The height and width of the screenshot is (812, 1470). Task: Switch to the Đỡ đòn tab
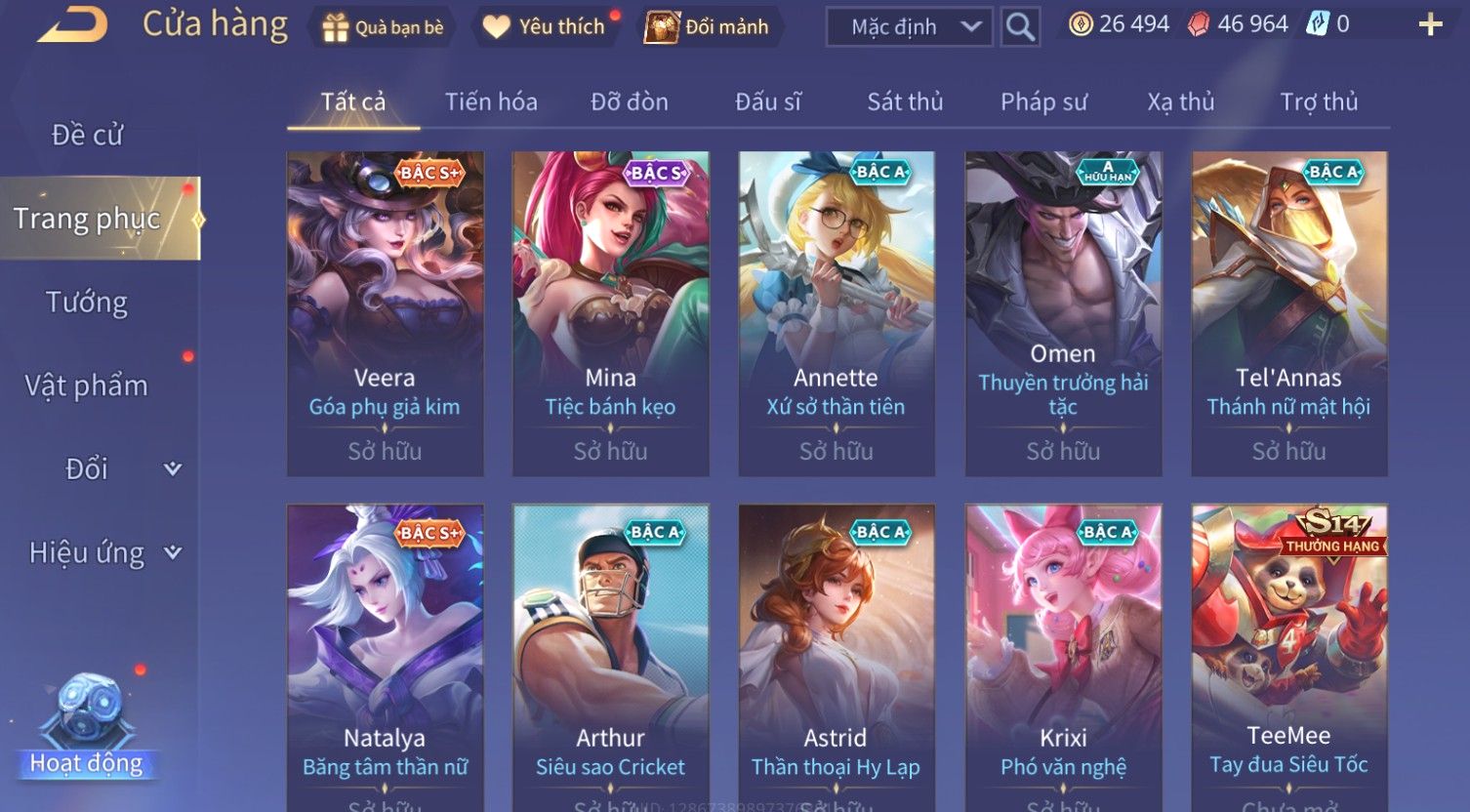[x=630, y=102]
